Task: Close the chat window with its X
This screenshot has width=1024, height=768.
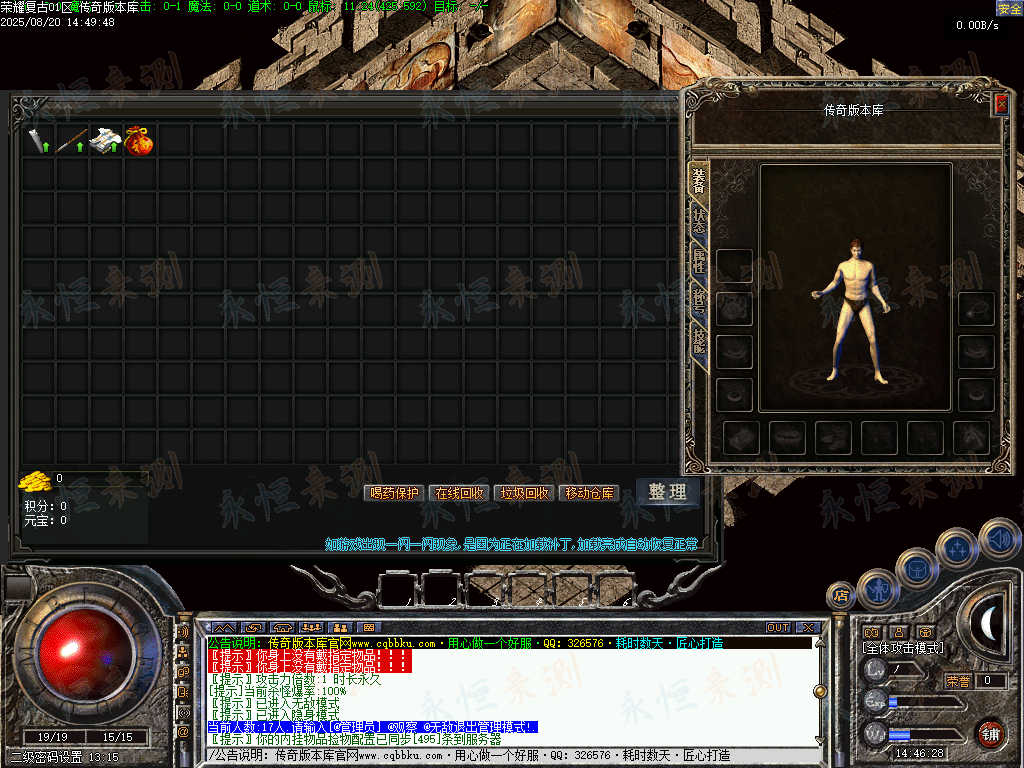Action: pos(808,628)
